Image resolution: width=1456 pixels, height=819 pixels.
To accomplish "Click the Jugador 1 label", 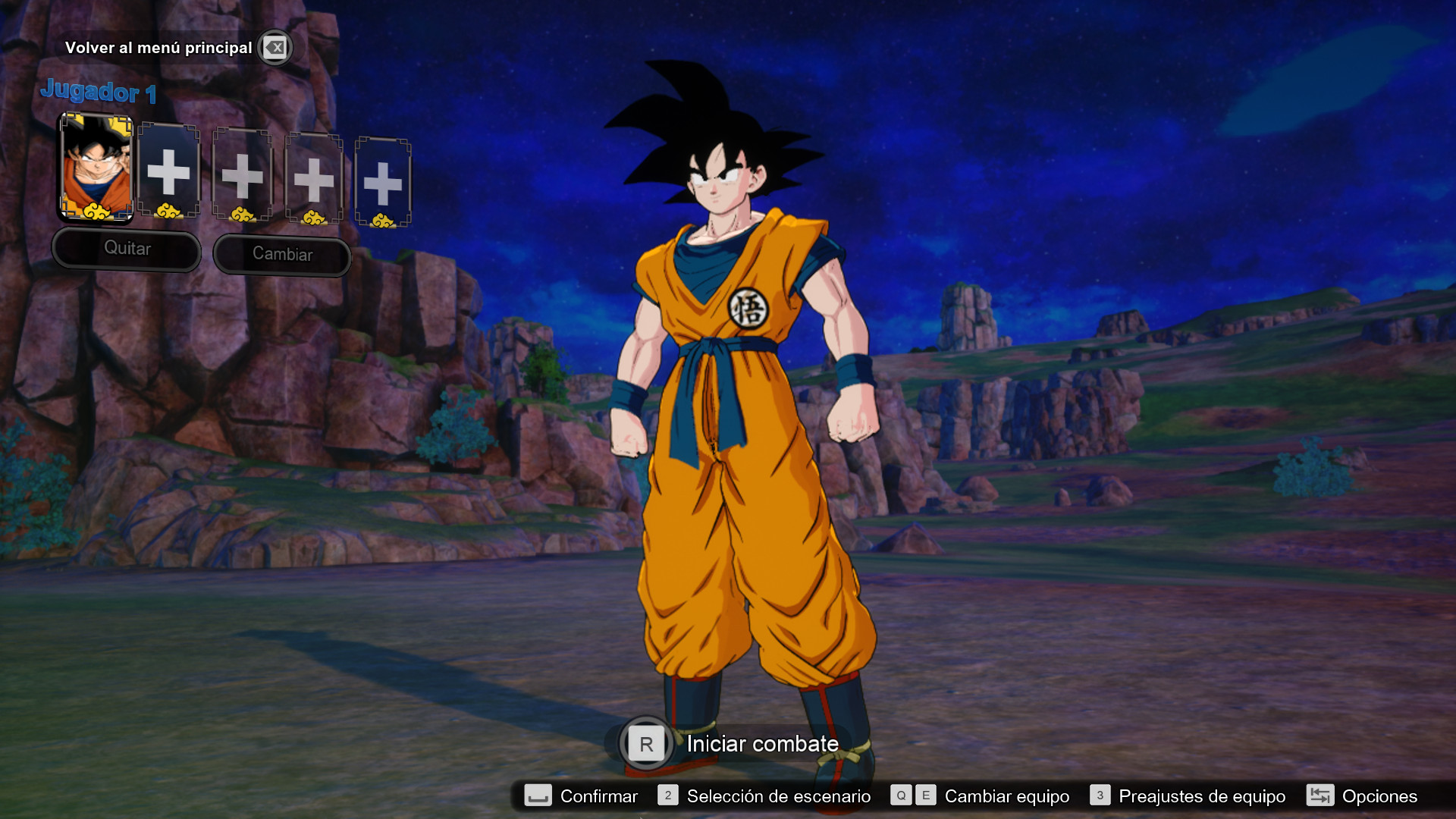I will (x=99, y=93).
